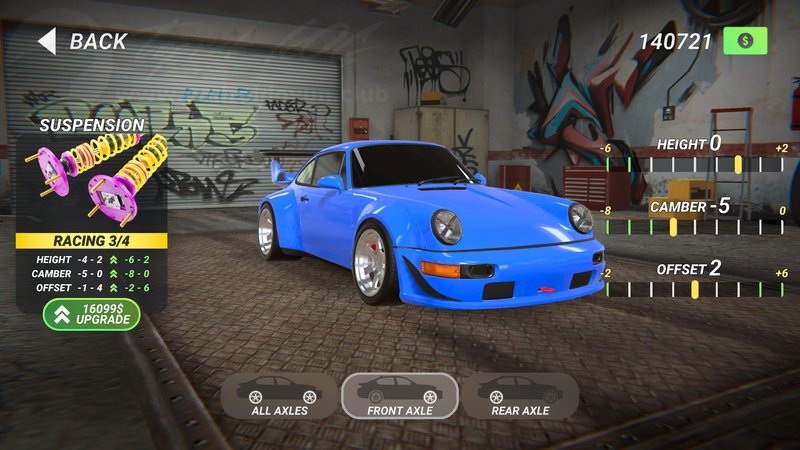Adjust the Camber slider

[672, 227]
